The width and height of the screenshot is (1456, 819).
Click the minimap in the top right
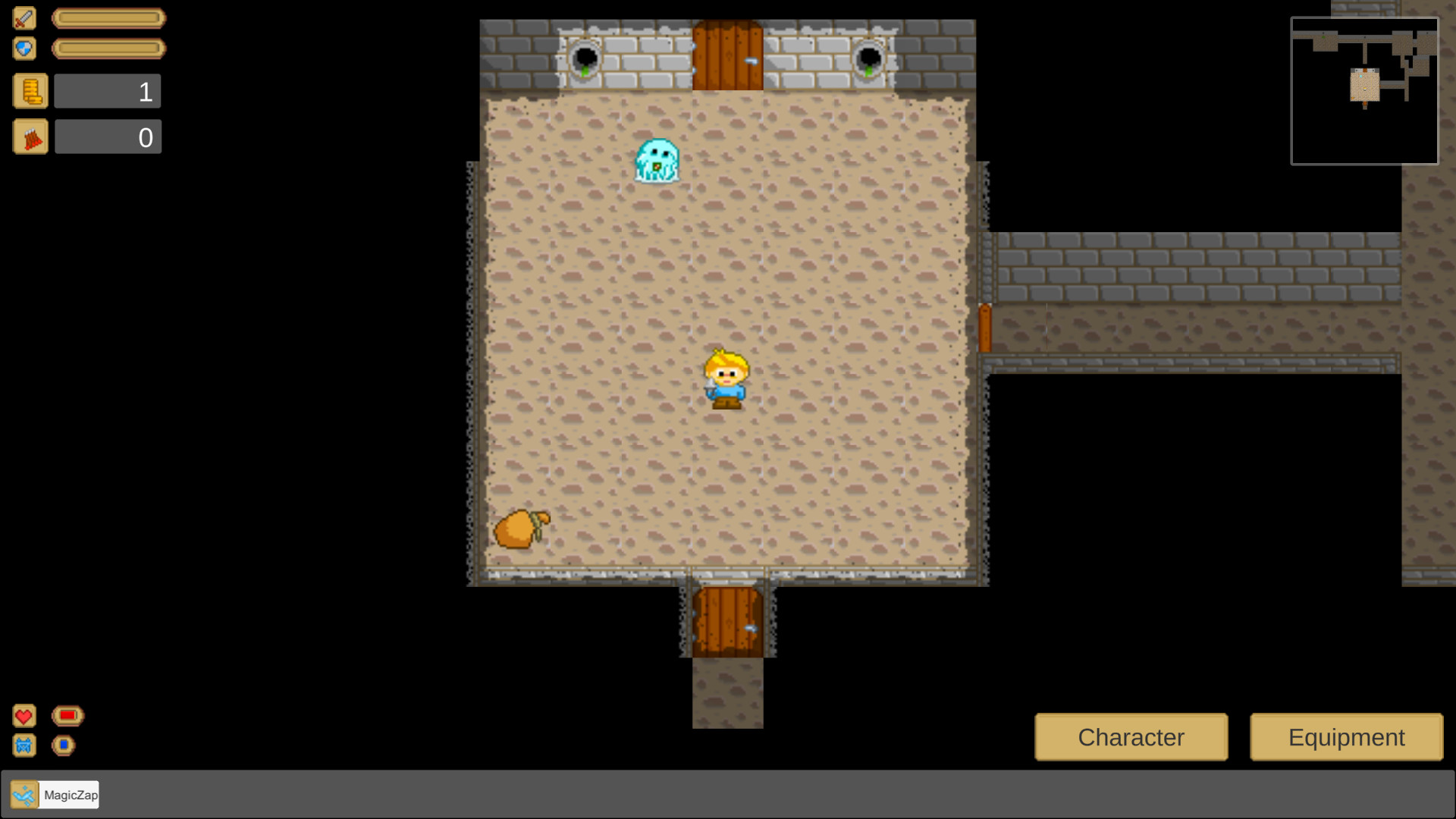click(1364, 91)
